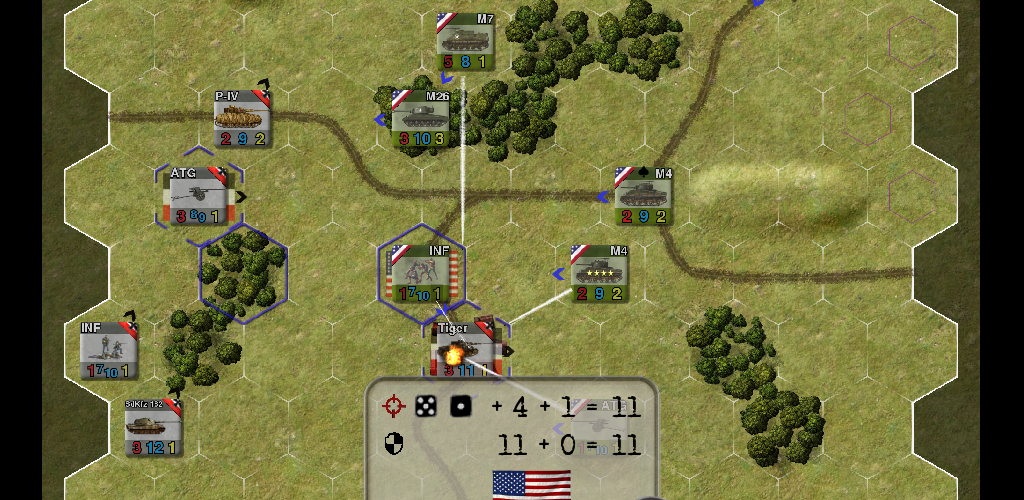Select the ATG anti-tank gun unit
This screenshot has width=1024, height=500.
tap(197, 197)
